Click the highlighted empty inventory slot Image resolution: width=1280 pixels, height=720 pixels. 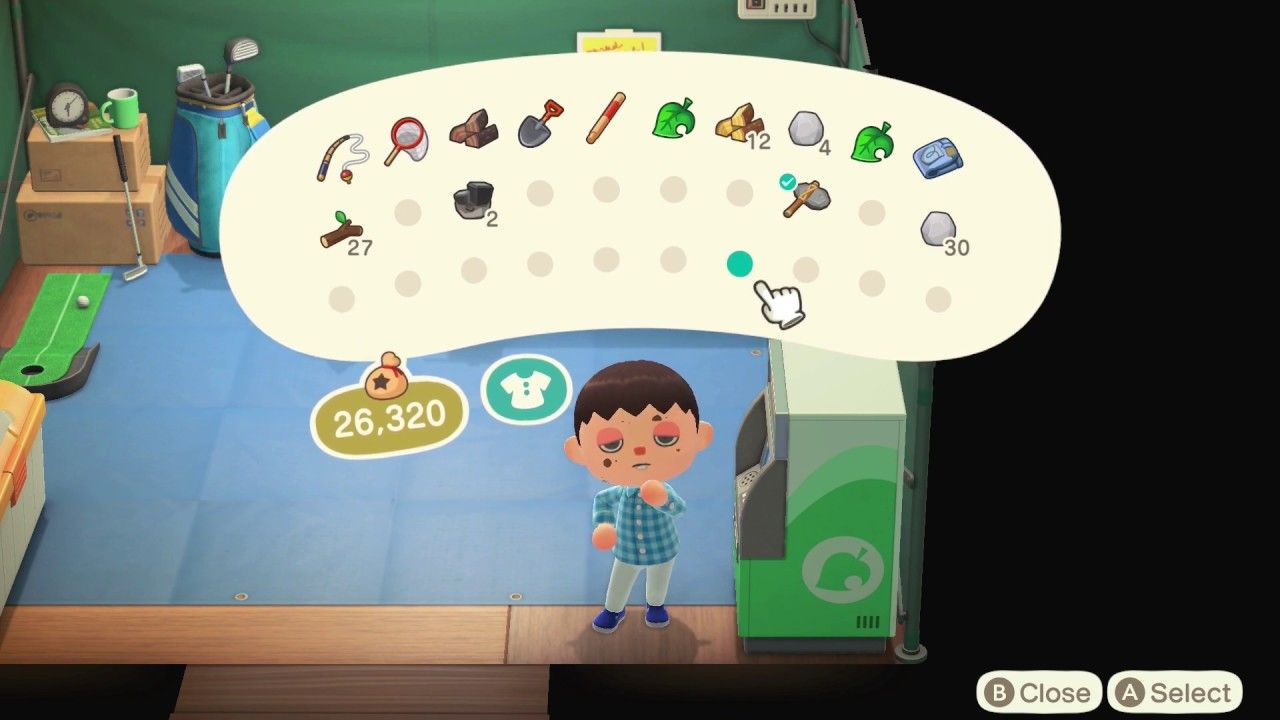click(739, 263)
